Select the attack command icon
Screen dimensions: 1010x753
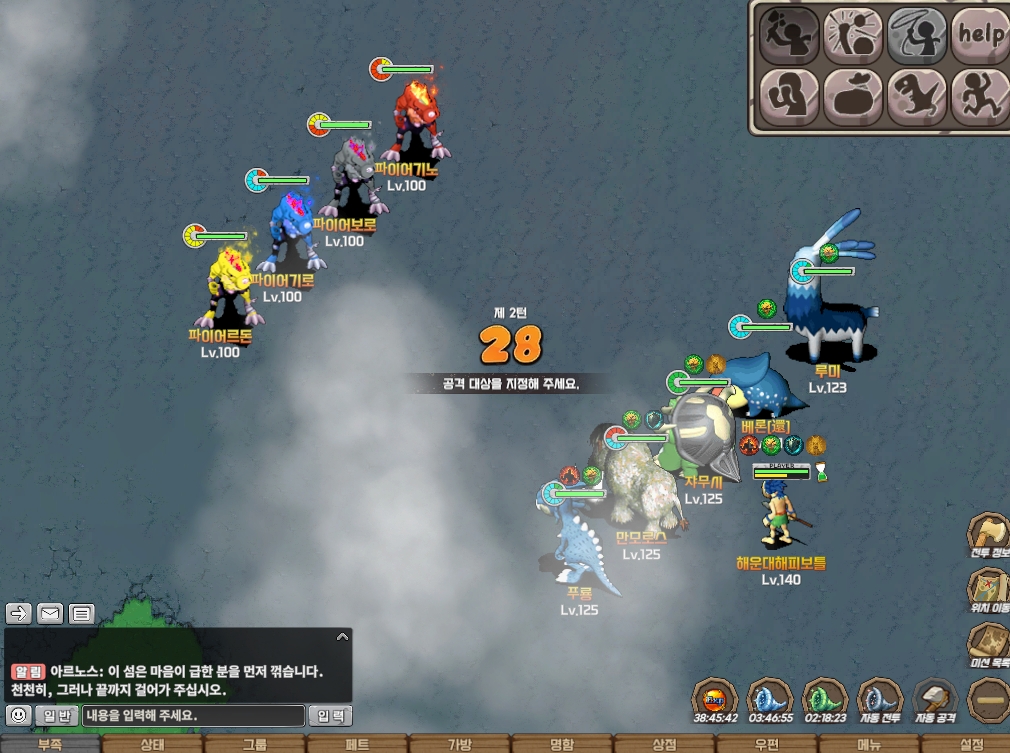pos(789,36)
